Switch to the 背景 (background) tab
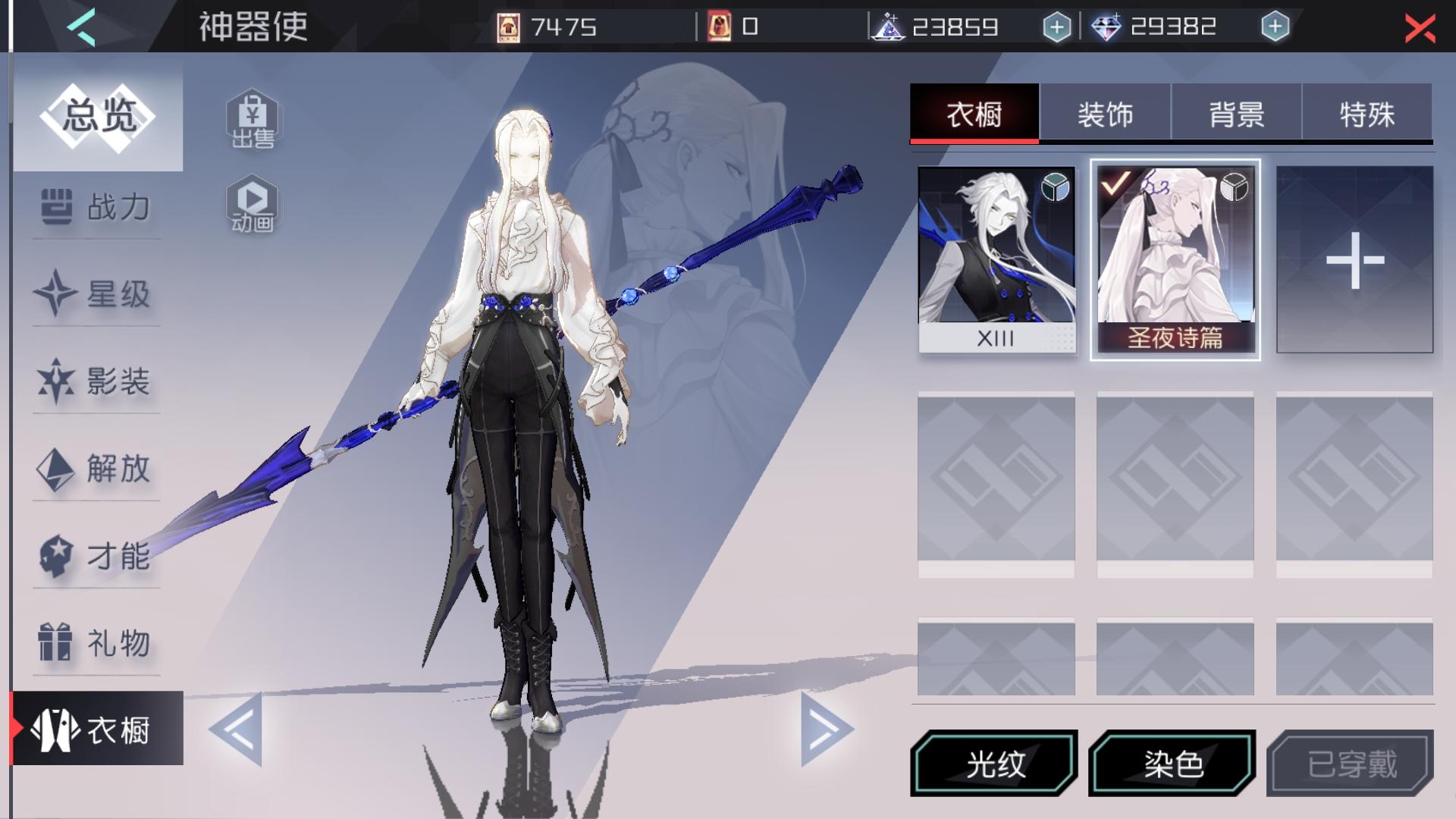The image size is (1456, 819). pyautogui.click(x=1235, y=114)
